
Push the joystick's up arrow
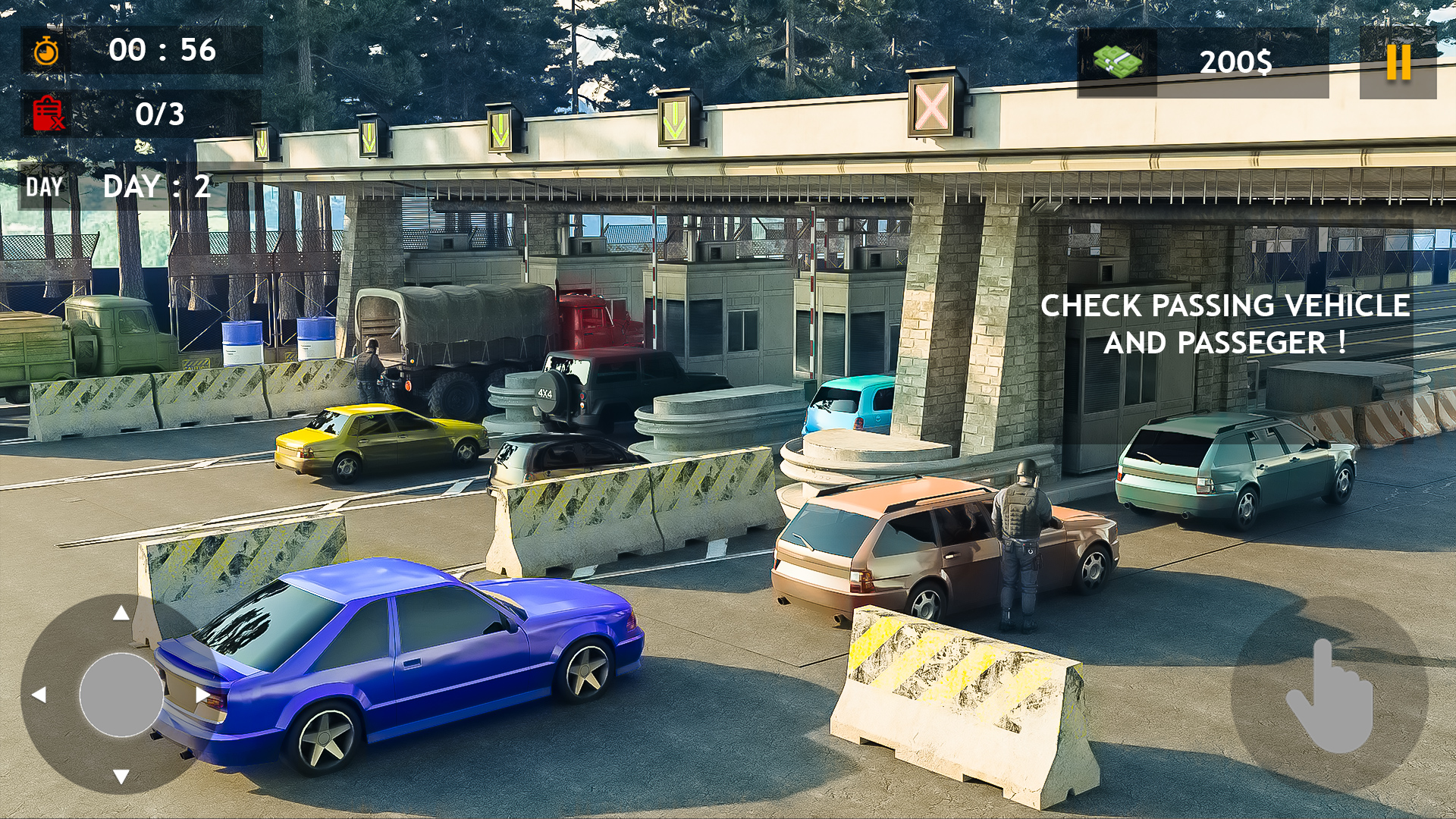pos(121,613)
